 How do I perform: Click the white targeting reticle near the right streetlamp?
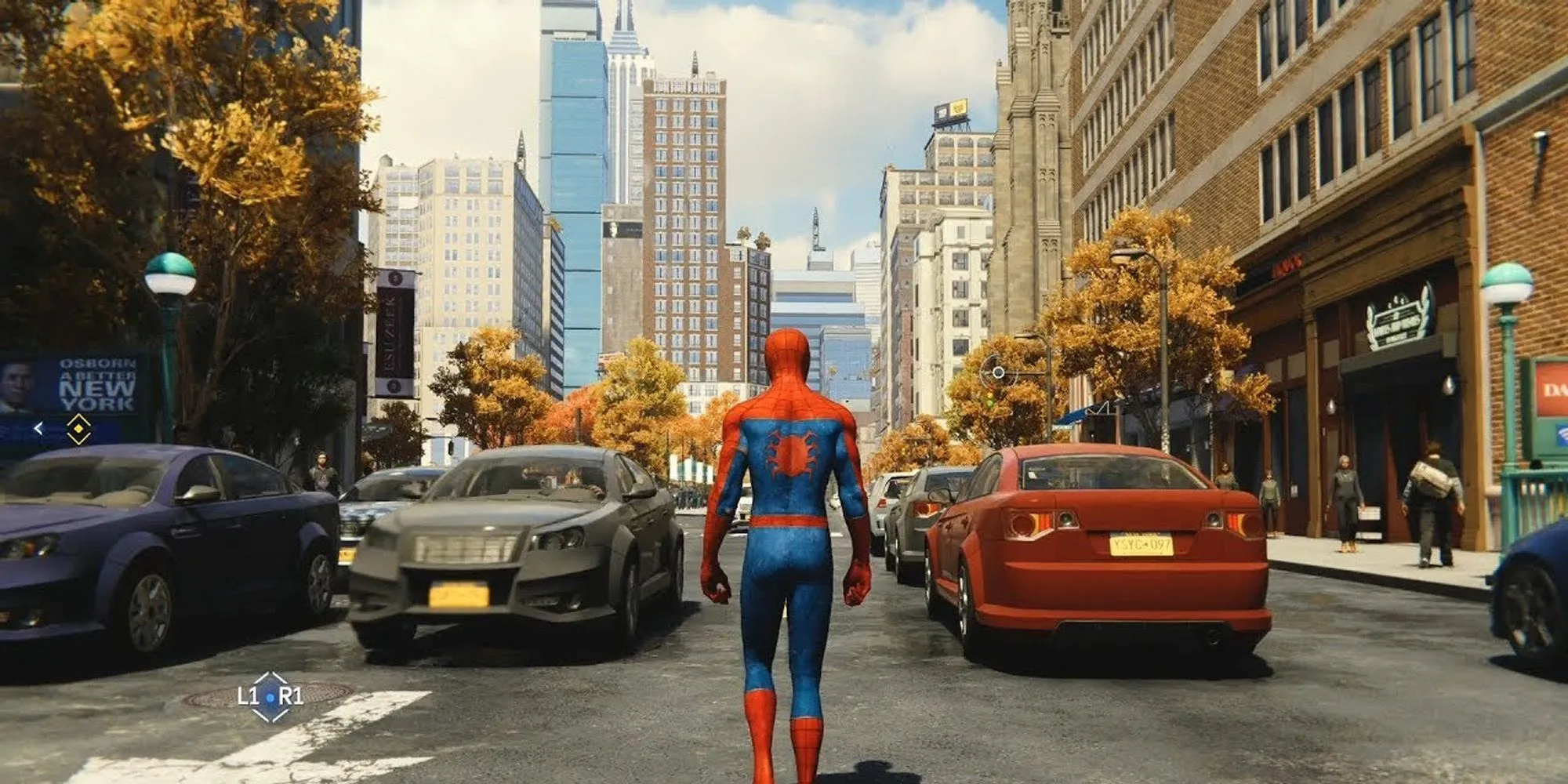tap(999, 372)
